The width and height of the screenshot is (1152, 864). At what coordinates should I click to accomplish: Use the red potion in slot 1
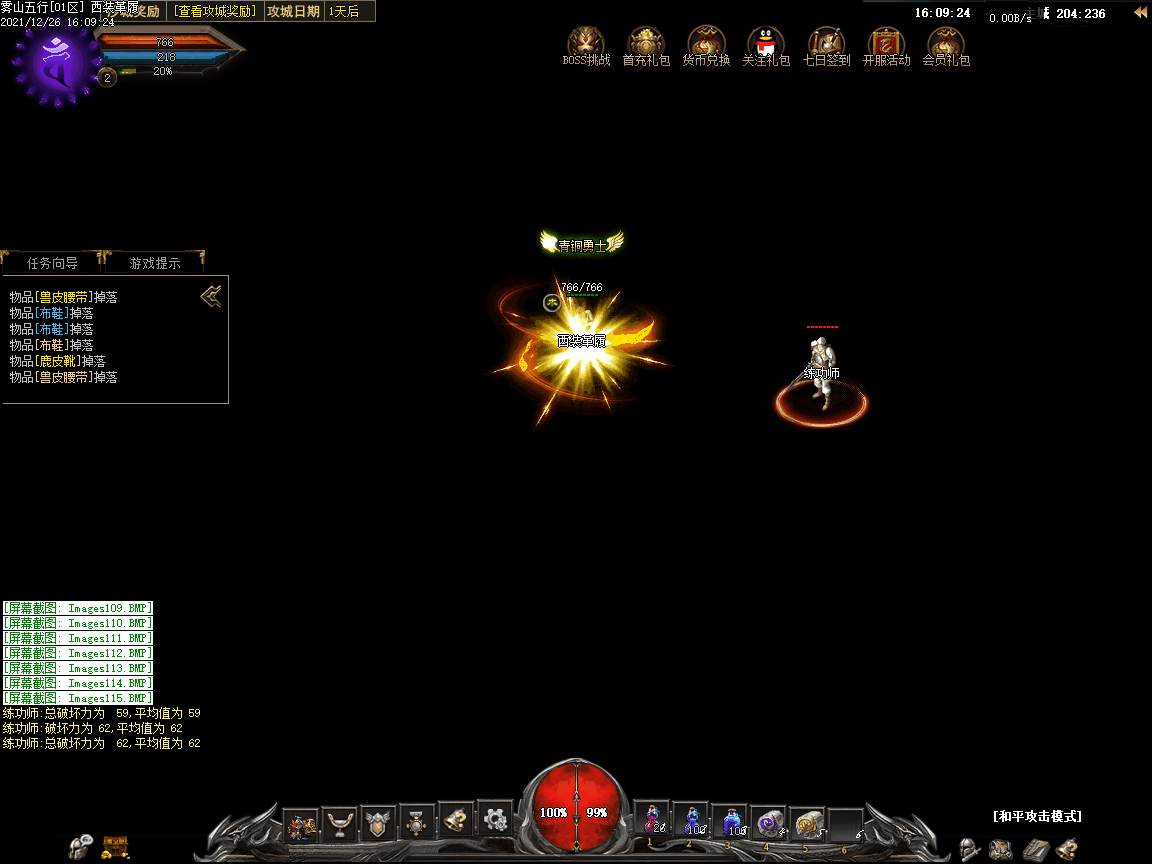pos(652,820)
